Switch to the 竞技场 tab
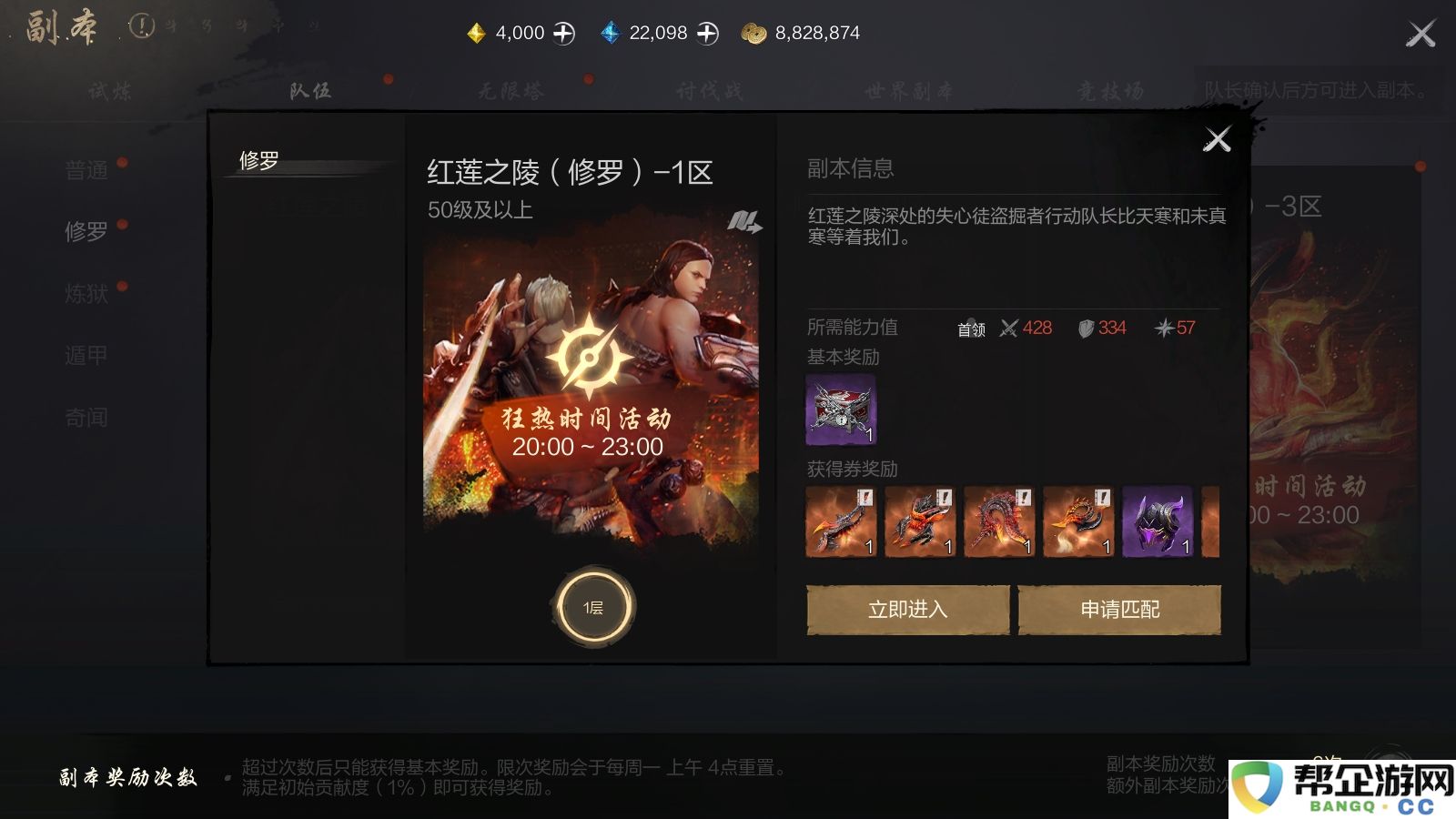Screen dimensions: 1456x819 (x=1112, y=89)
